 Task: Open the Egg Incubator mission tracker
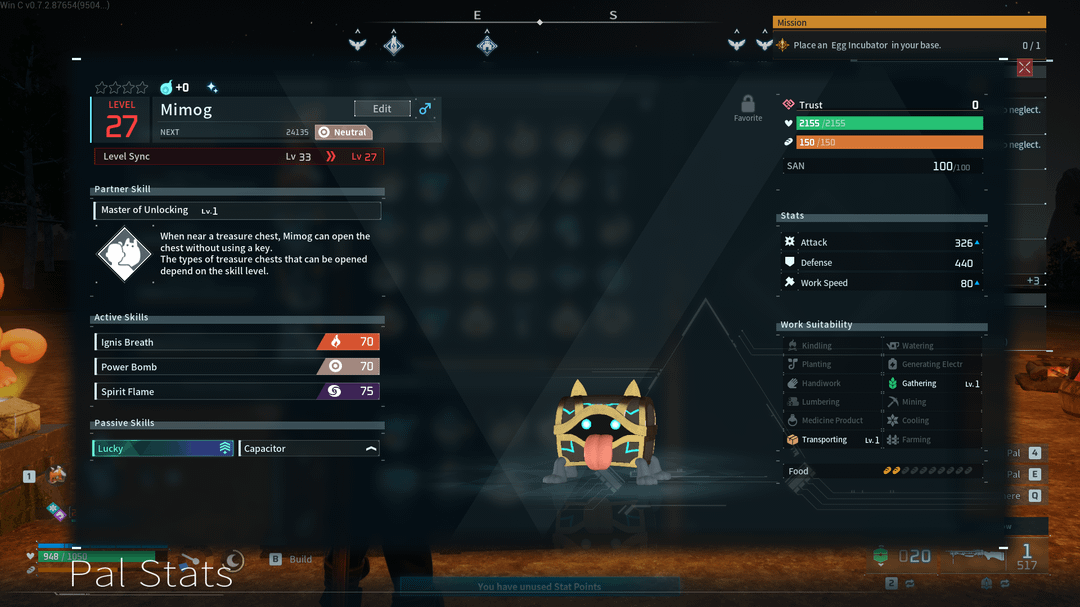tap(908, 45)
